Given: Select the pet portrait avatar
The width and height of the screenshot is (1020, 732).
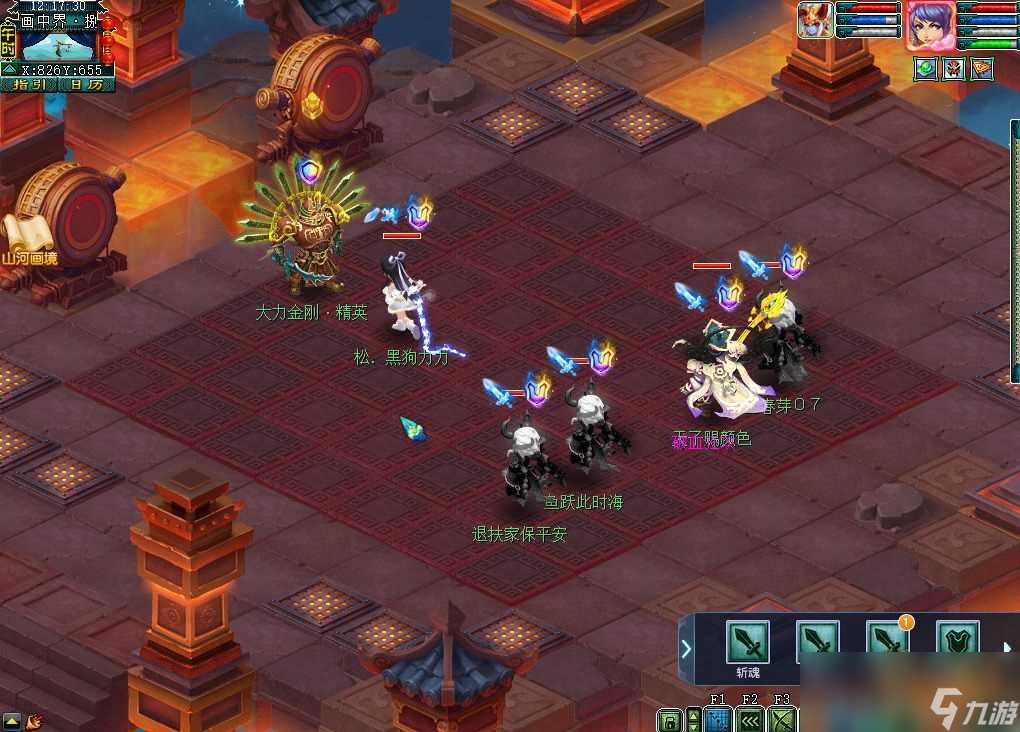Looking at the screenshot, I should [x=815, y=20].
